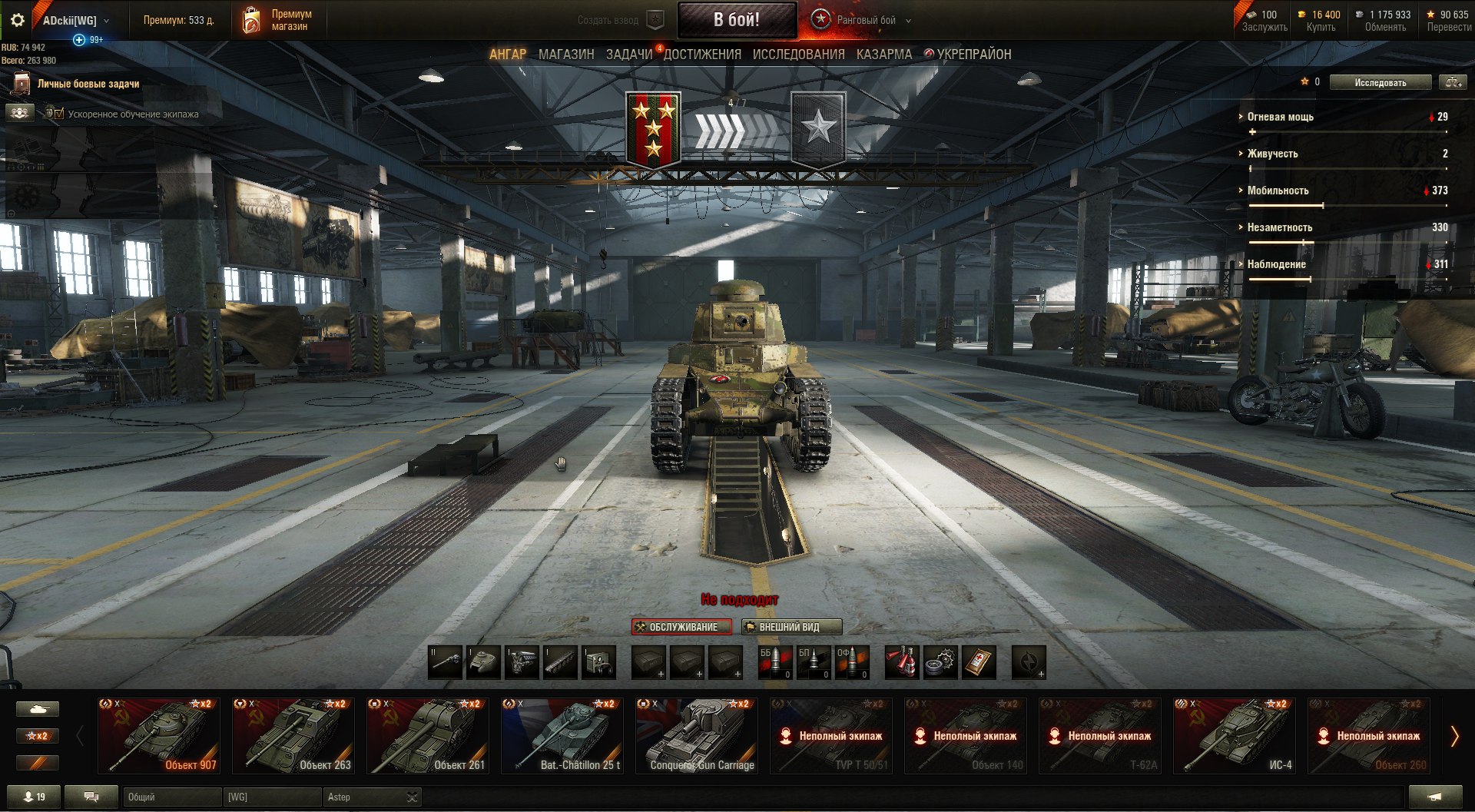Screen dimensions: 1475x812
Task: Click the Исследовать research button
Action: (x=1380, y=82)
